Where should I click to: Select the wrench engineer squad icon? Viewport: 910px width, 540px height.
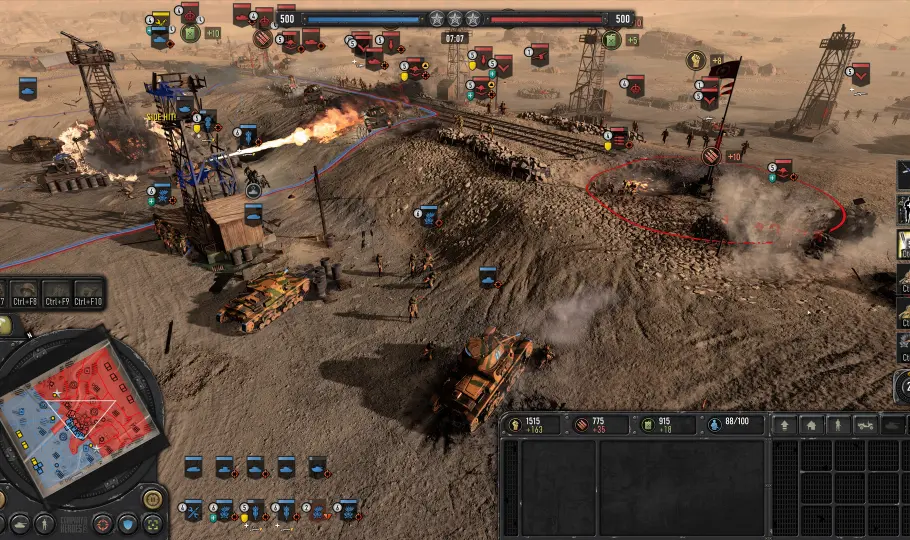pyautogui.click(x=194, y=510)
